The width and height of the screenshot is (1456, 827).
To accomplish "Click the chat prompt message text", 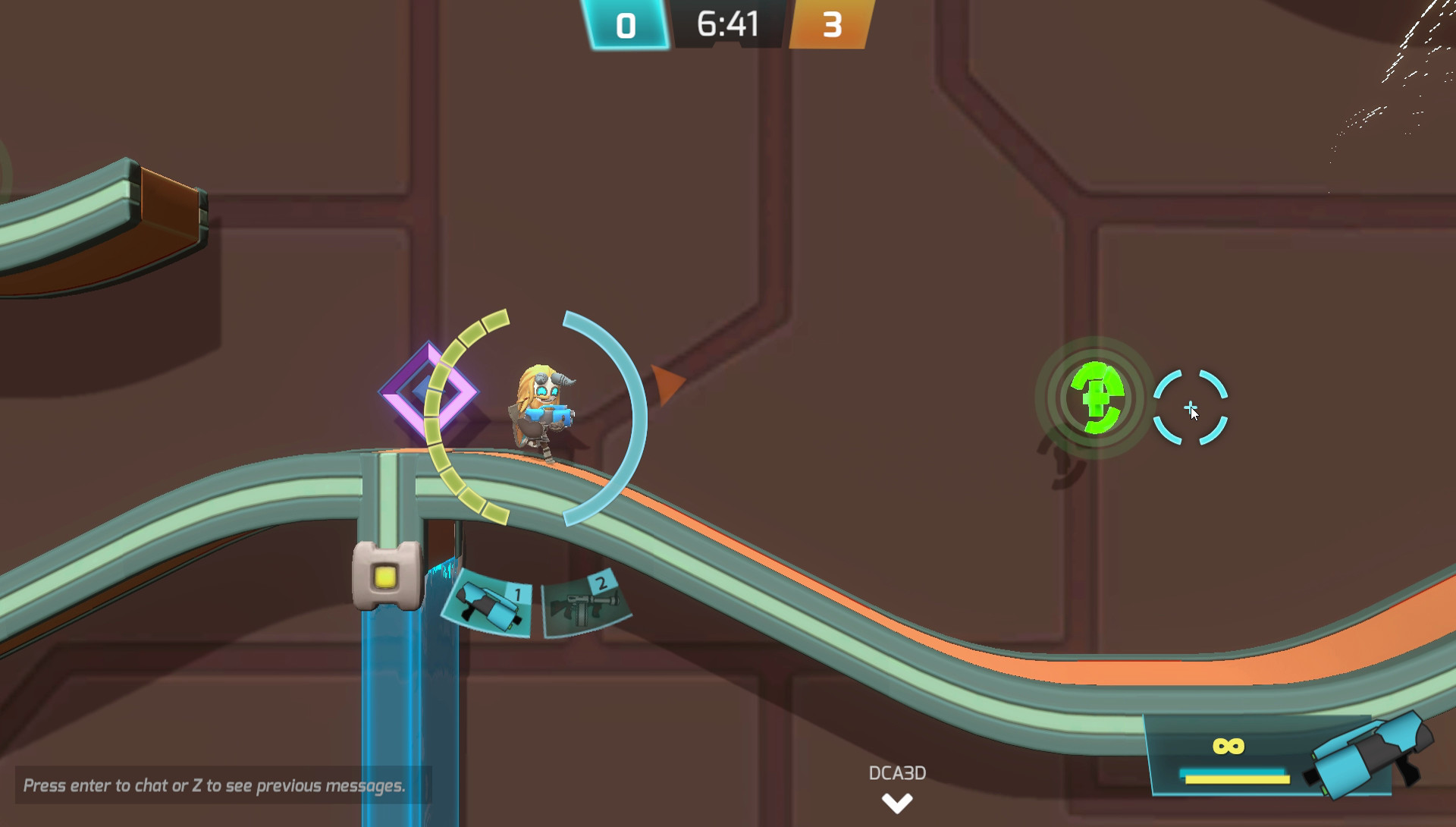I will 215,787.
